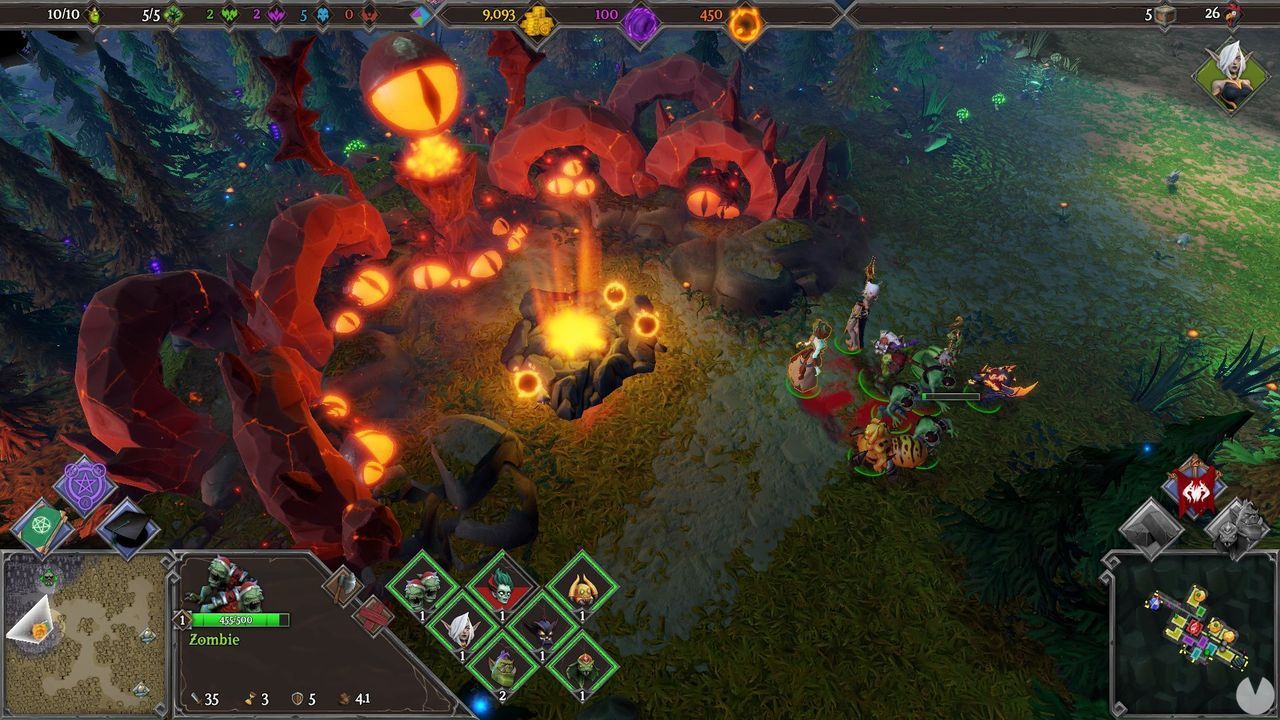Image resolution: width=1280 pixels, height=720 pixels.
Task: Select the black graduation cap icon above the minimap
Action: [126, 530]
